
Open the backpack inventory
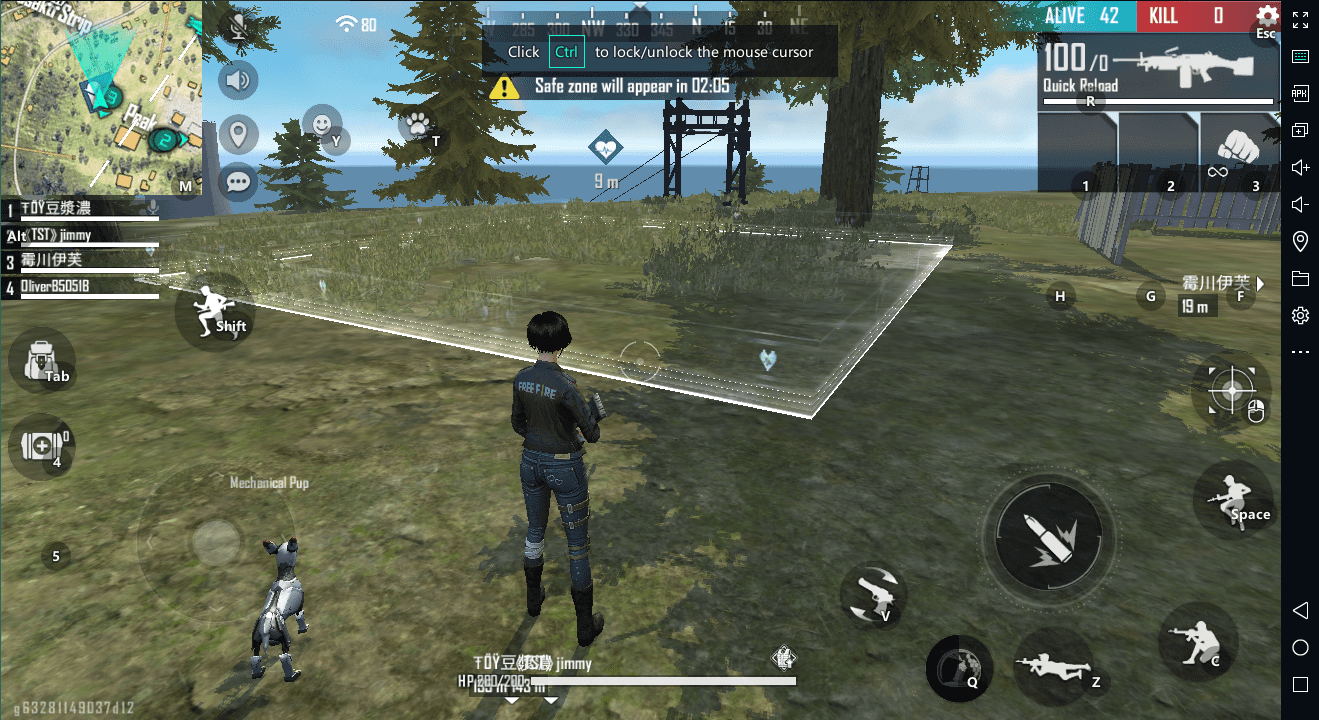[42, 360]
